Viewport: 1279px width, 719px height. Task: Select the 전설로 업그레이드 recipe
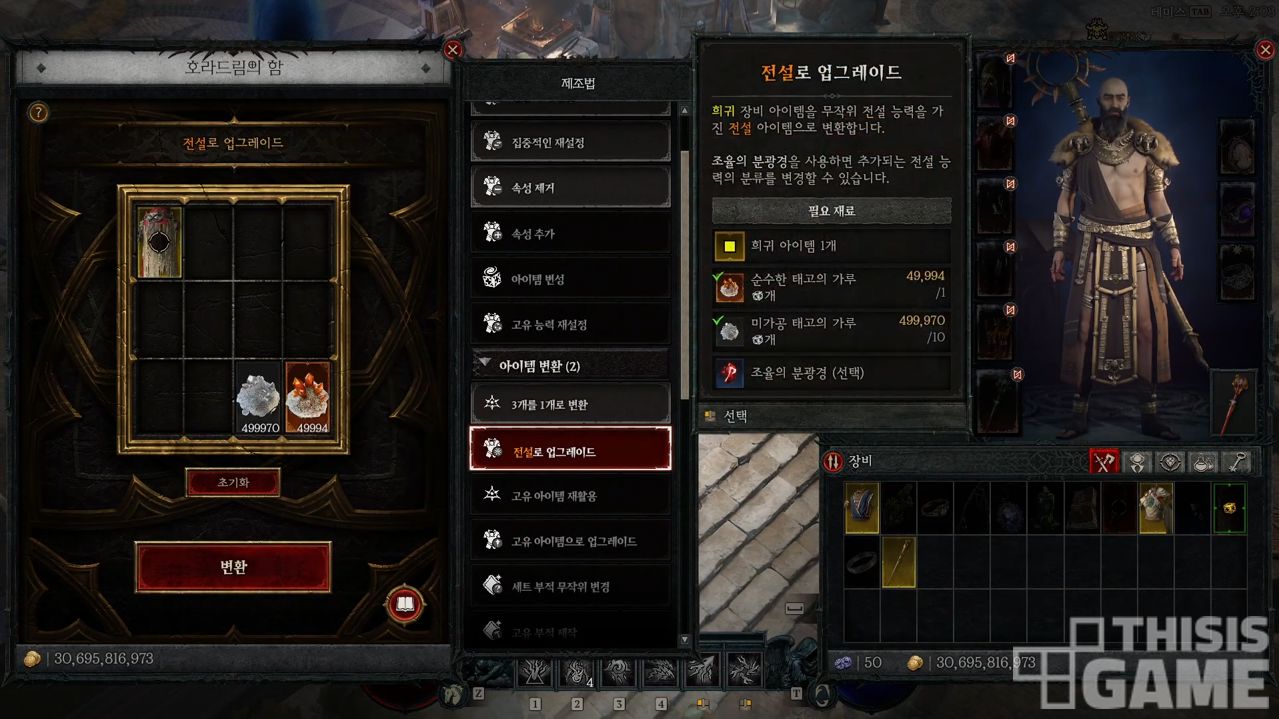click(x=570, y=451)
